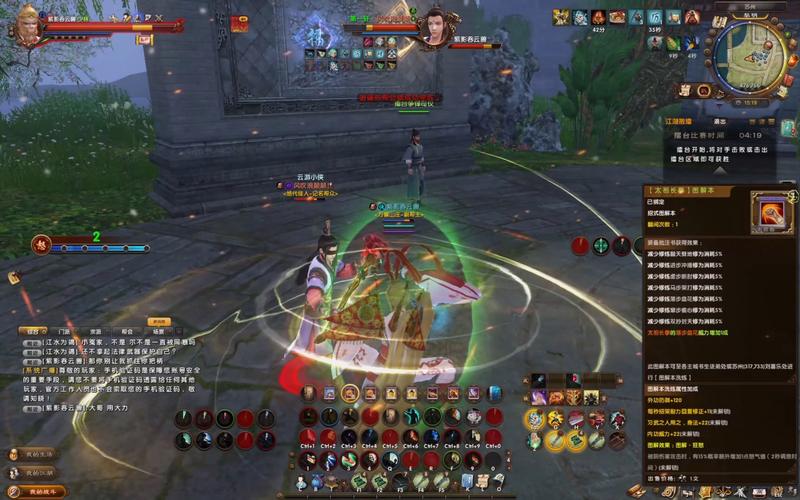
Task: Select the Ctrl+1 skill slot
Action: pos(307,437)
